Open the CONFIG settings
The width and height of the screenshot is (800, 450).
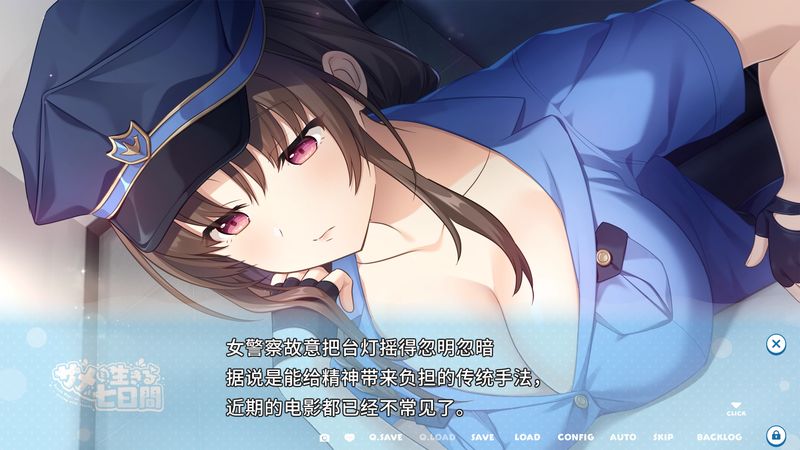click(575, 437)
